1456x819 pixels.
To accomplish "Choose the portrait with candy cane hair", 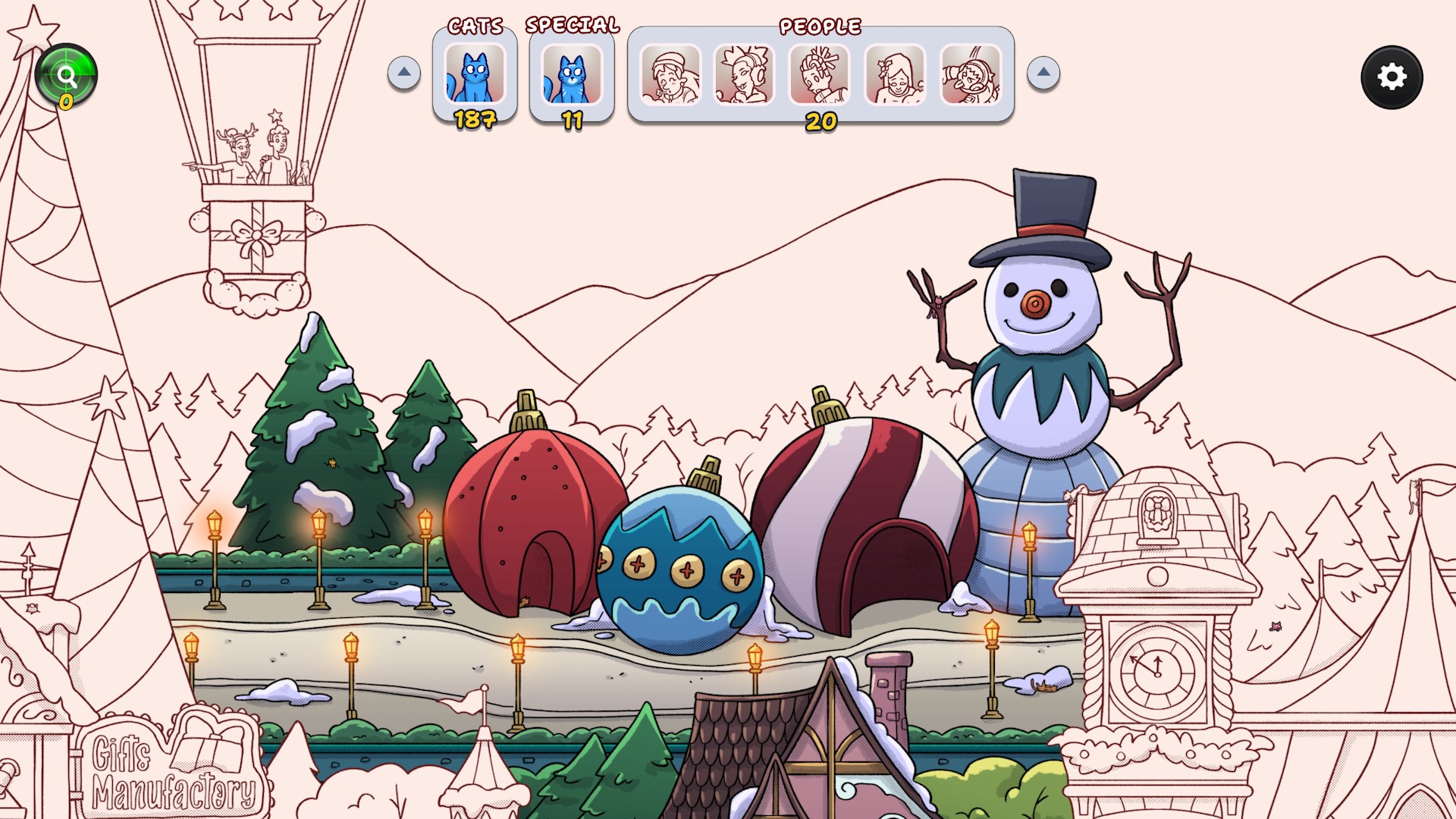I will (820, 74).
